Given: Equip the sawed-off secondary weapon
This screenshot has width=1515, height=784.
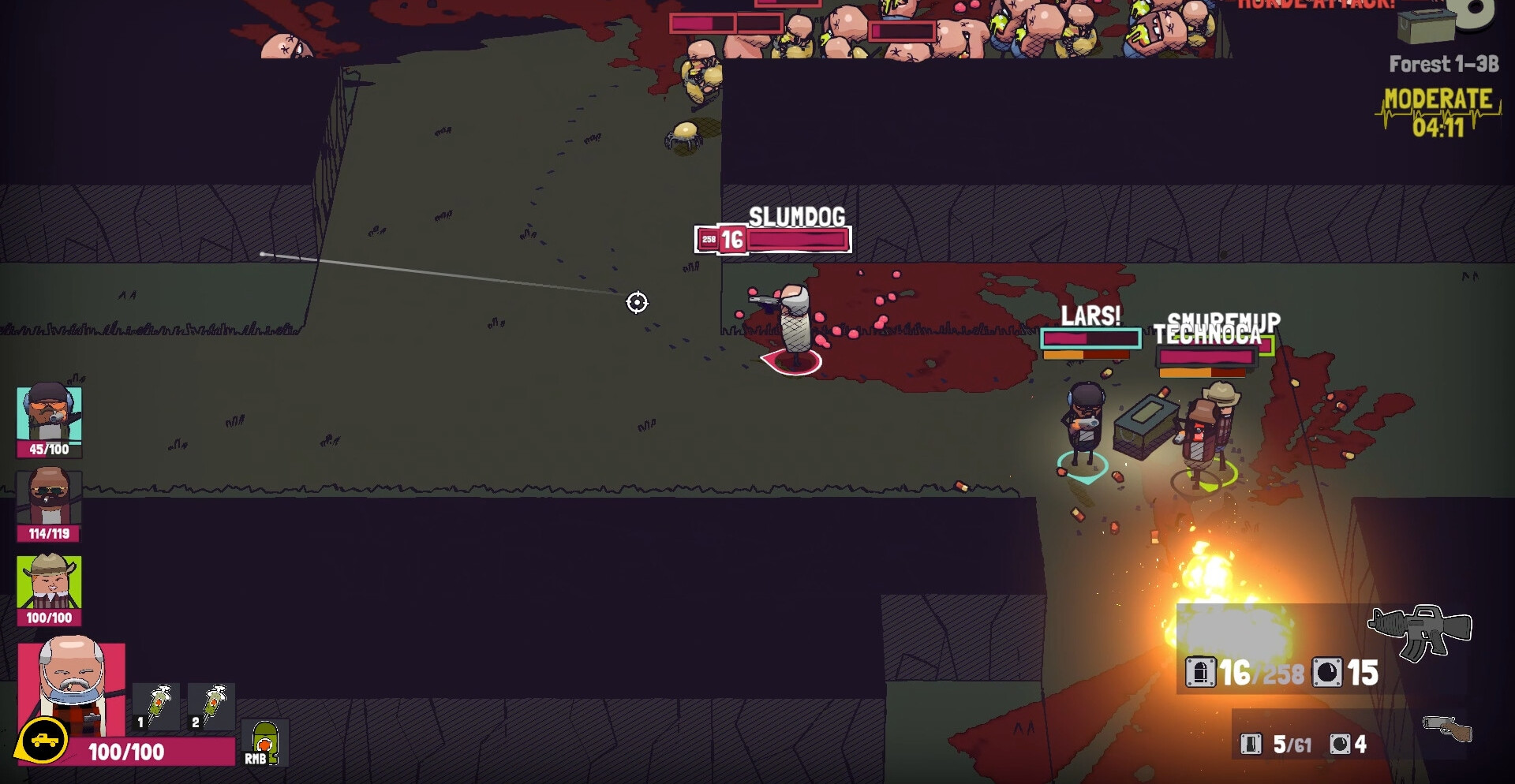Looking at the screenshot, I should 1446,728.
